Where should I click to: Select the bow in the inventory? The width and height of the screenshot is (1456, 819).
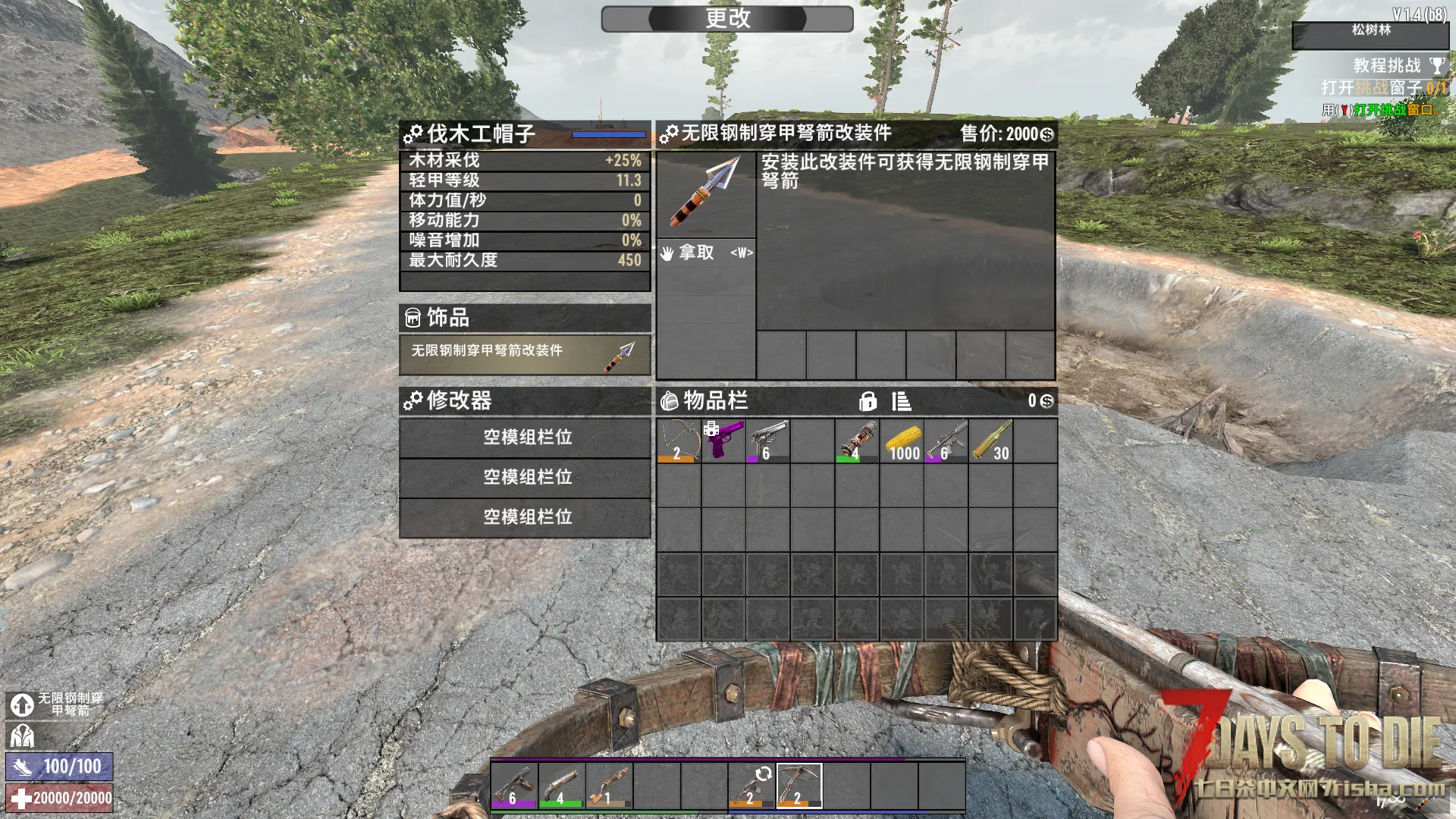click(678, 441)
